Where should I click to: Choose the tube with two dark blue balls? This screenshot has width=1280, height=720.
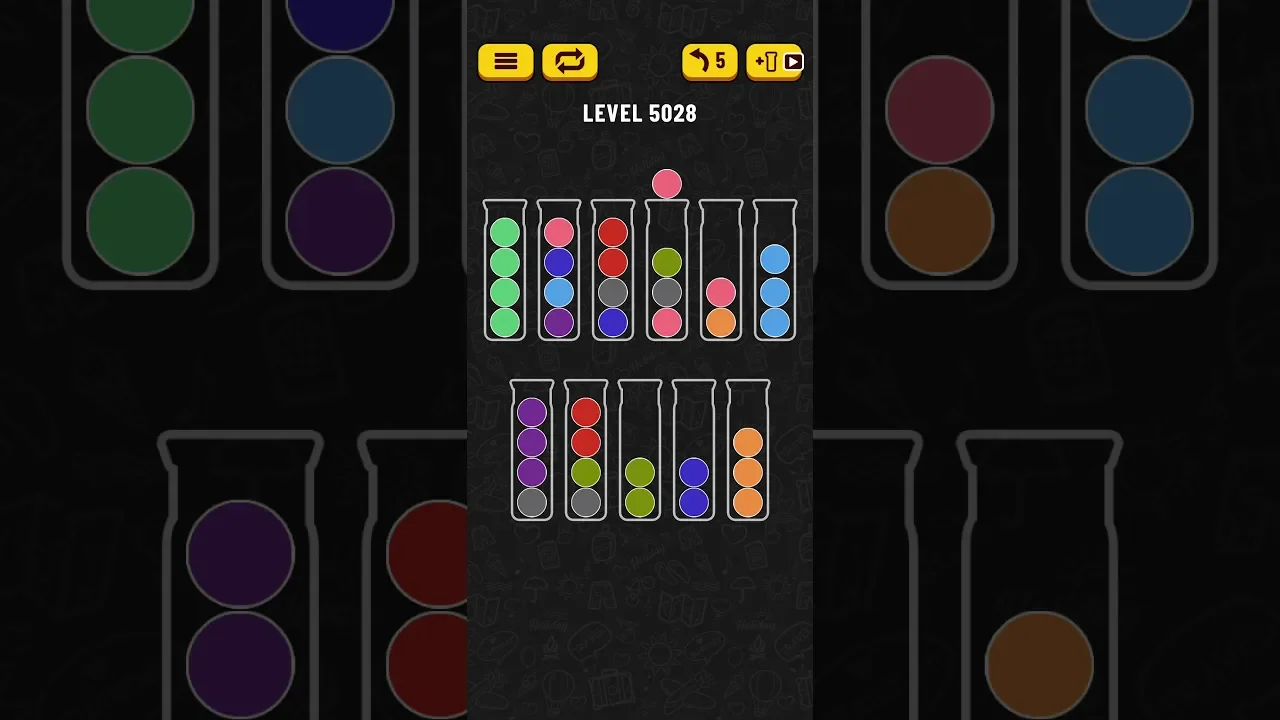(x=694, y=452)
